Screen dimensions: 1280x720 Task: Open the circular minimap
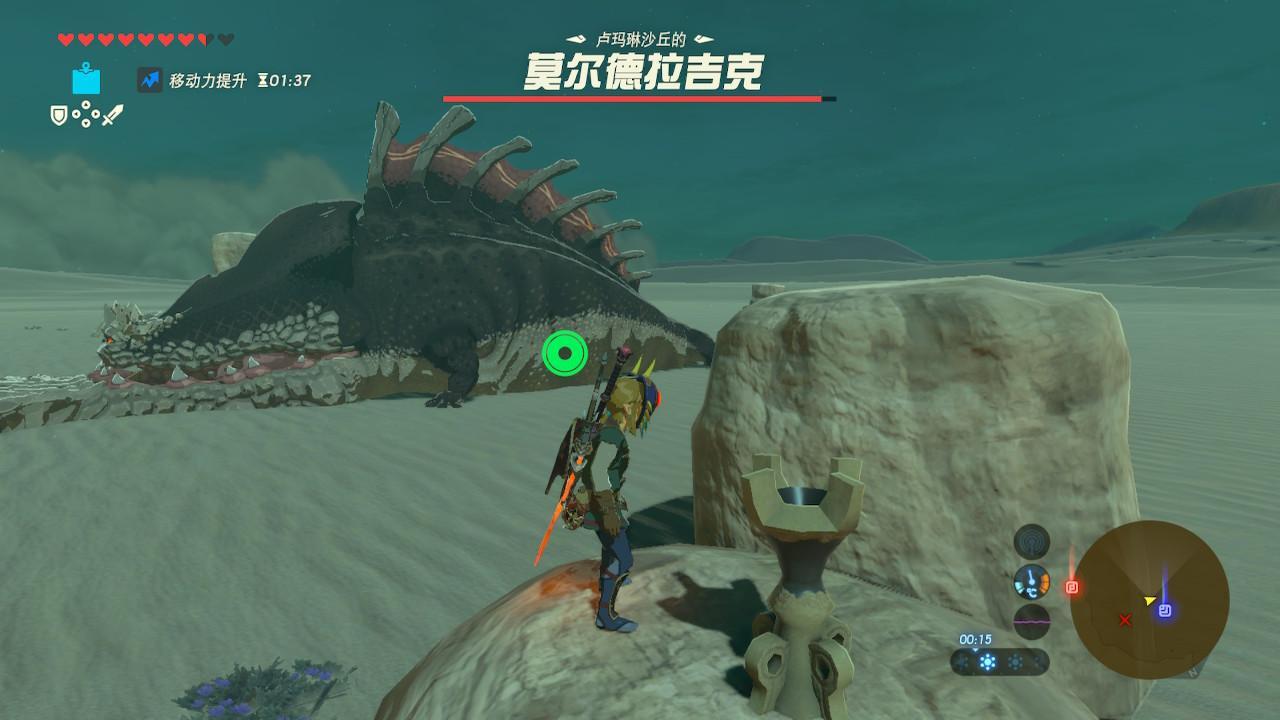[x=1149, y=600]
